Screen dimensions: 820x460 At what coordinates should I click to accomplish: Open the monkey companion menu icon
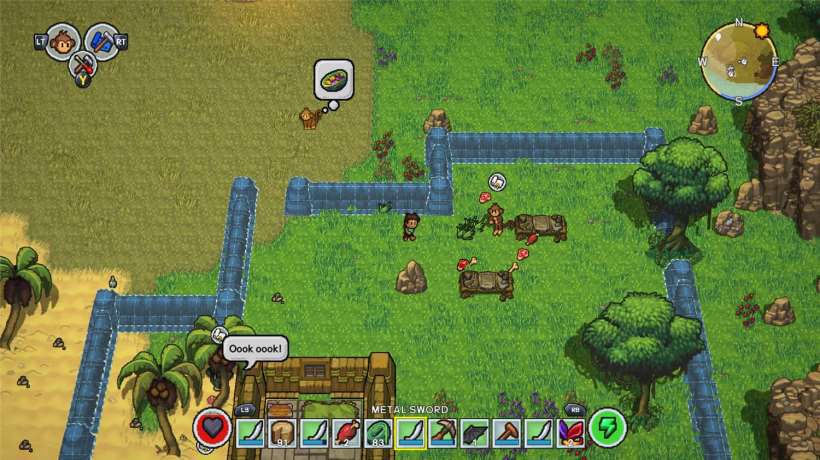tap(63, 41)
